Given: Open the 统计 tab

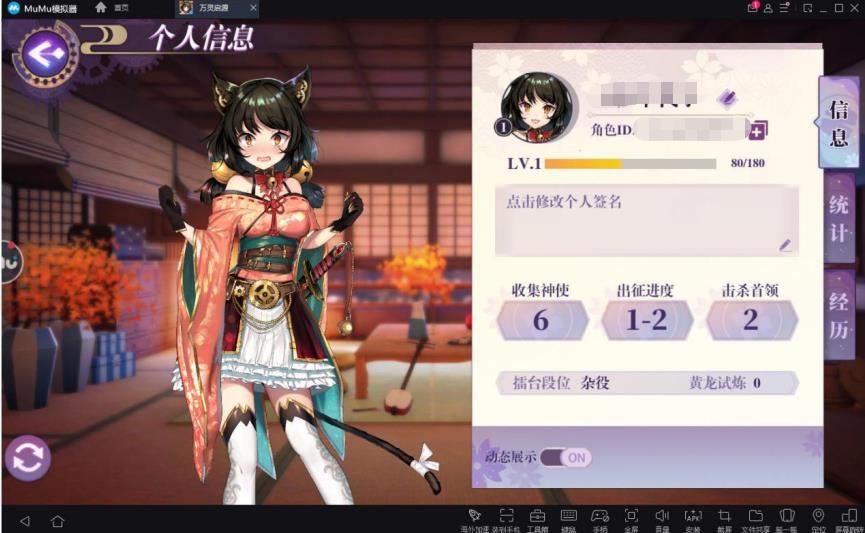Looking at the screenshot, I should pyautogui.click(x=838, y=219).
